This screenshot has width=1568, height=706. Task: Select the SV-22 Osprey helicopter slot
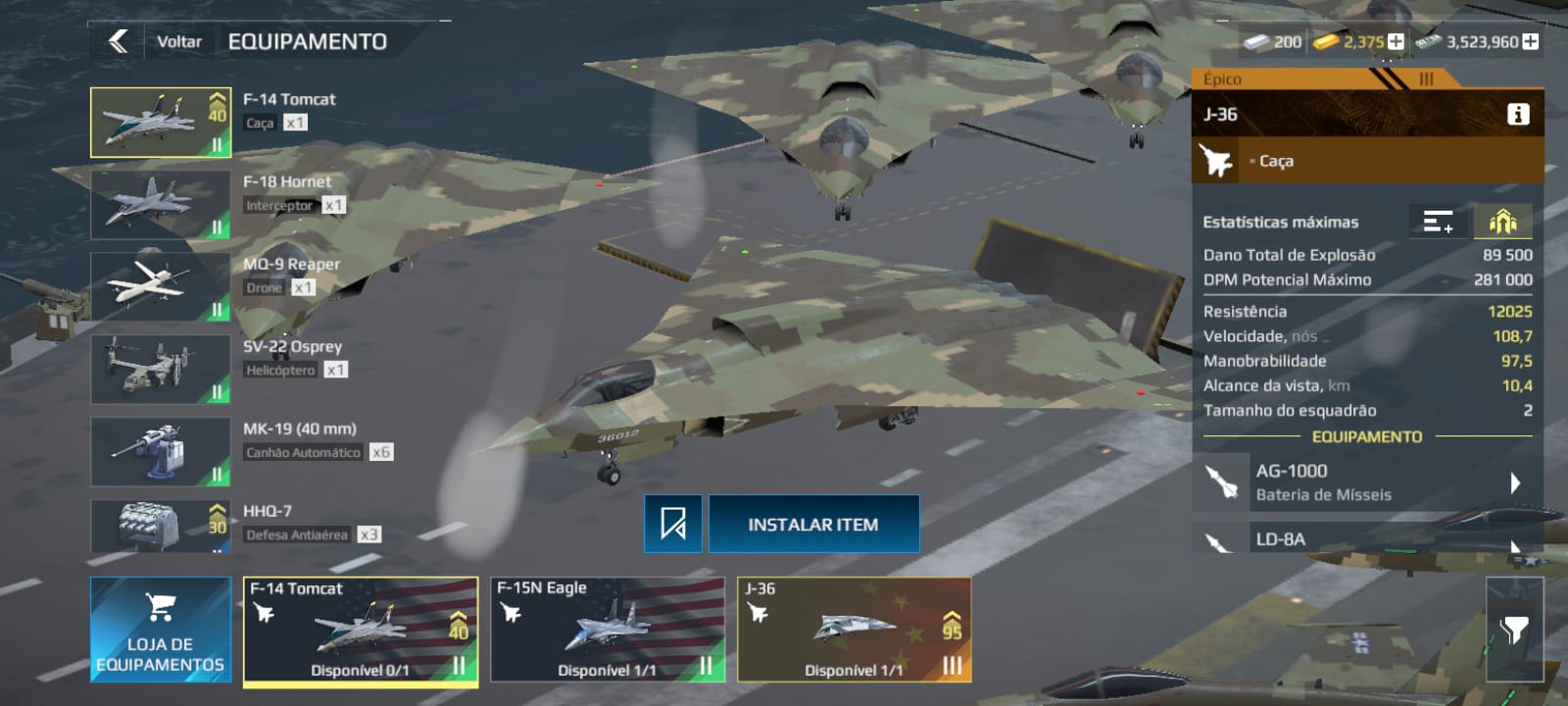click(161, 369)
